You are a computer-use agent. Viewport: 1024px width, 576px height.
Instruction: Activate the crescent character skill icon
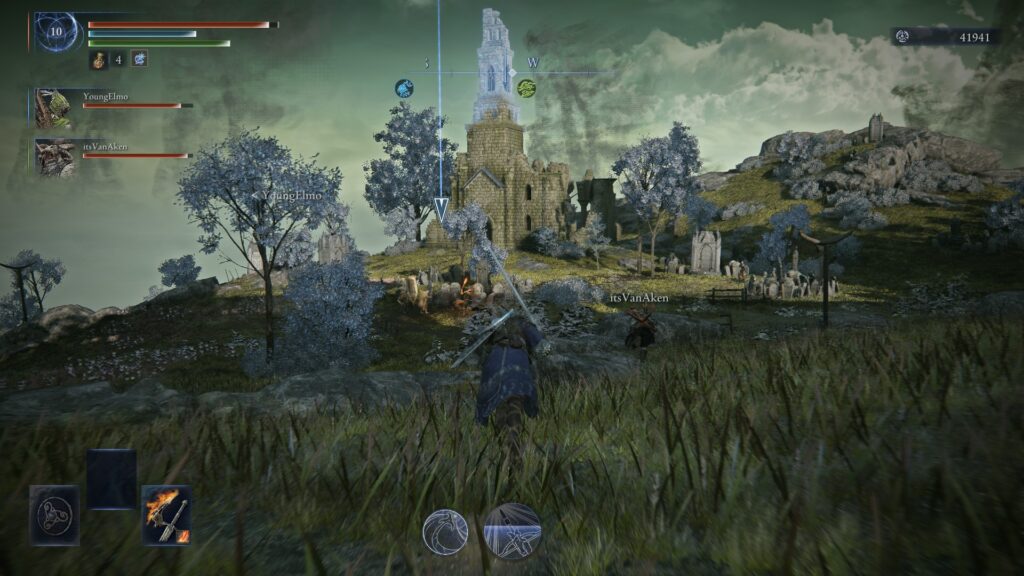(x=445, y=531)
